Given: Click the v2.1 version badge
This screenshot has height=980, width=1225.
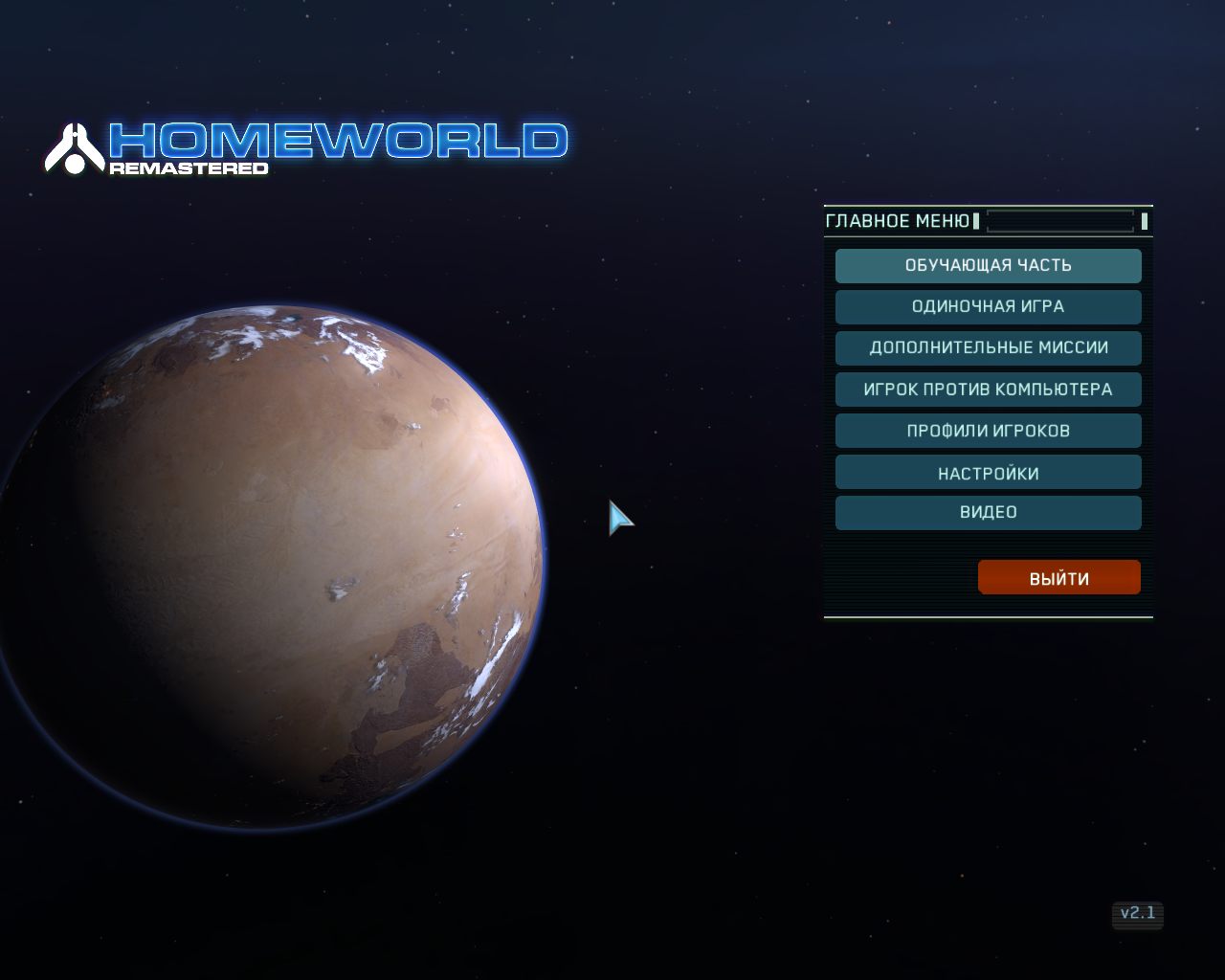Looking at the screenshot, I should (1139, 915).
